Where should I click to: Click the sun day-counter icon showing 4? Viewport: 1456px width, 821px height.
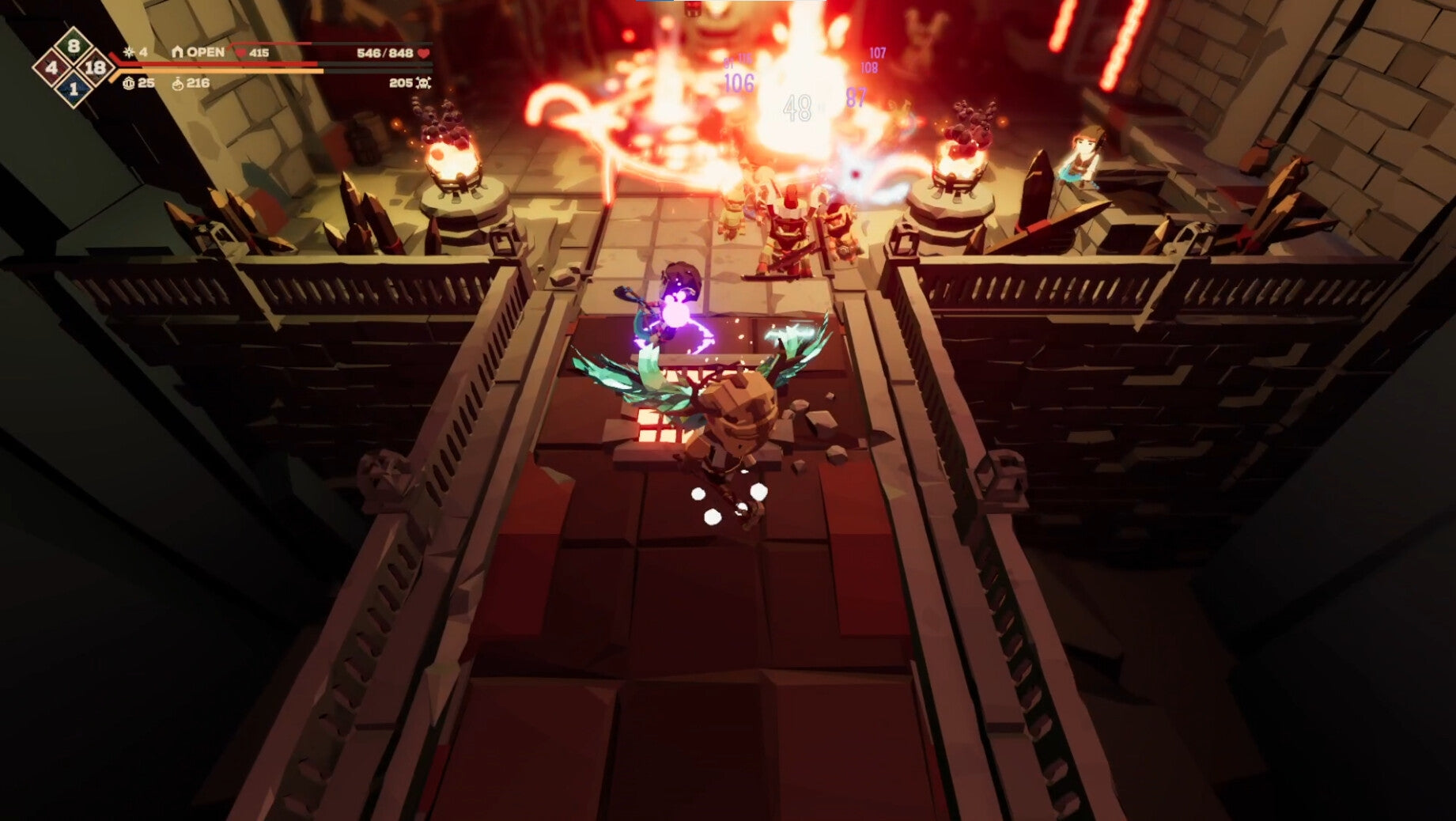click(x=128, y=53)
